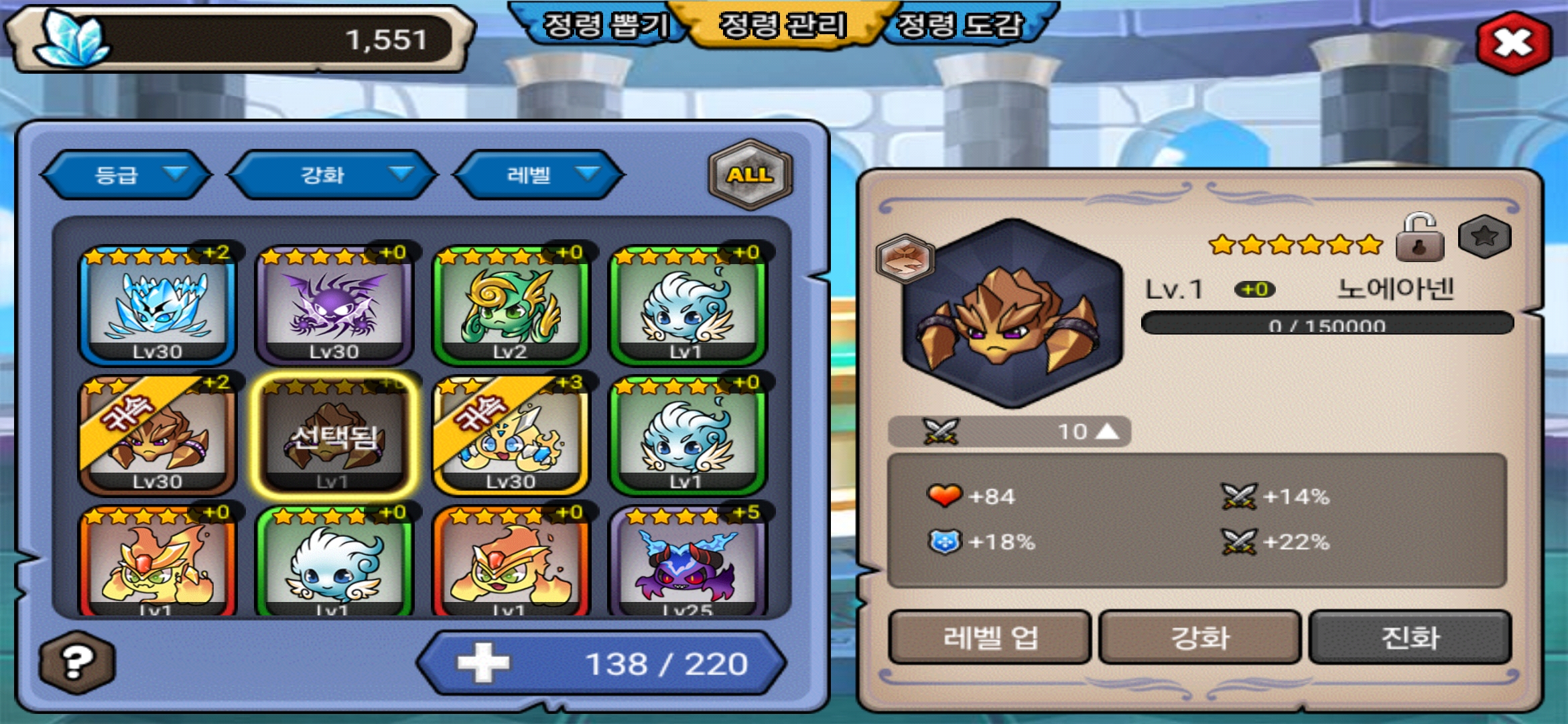The width and height of the screenshot is (1568, 724).
Task: Choose the purple spider spirit Lv30
Action: 334,306
